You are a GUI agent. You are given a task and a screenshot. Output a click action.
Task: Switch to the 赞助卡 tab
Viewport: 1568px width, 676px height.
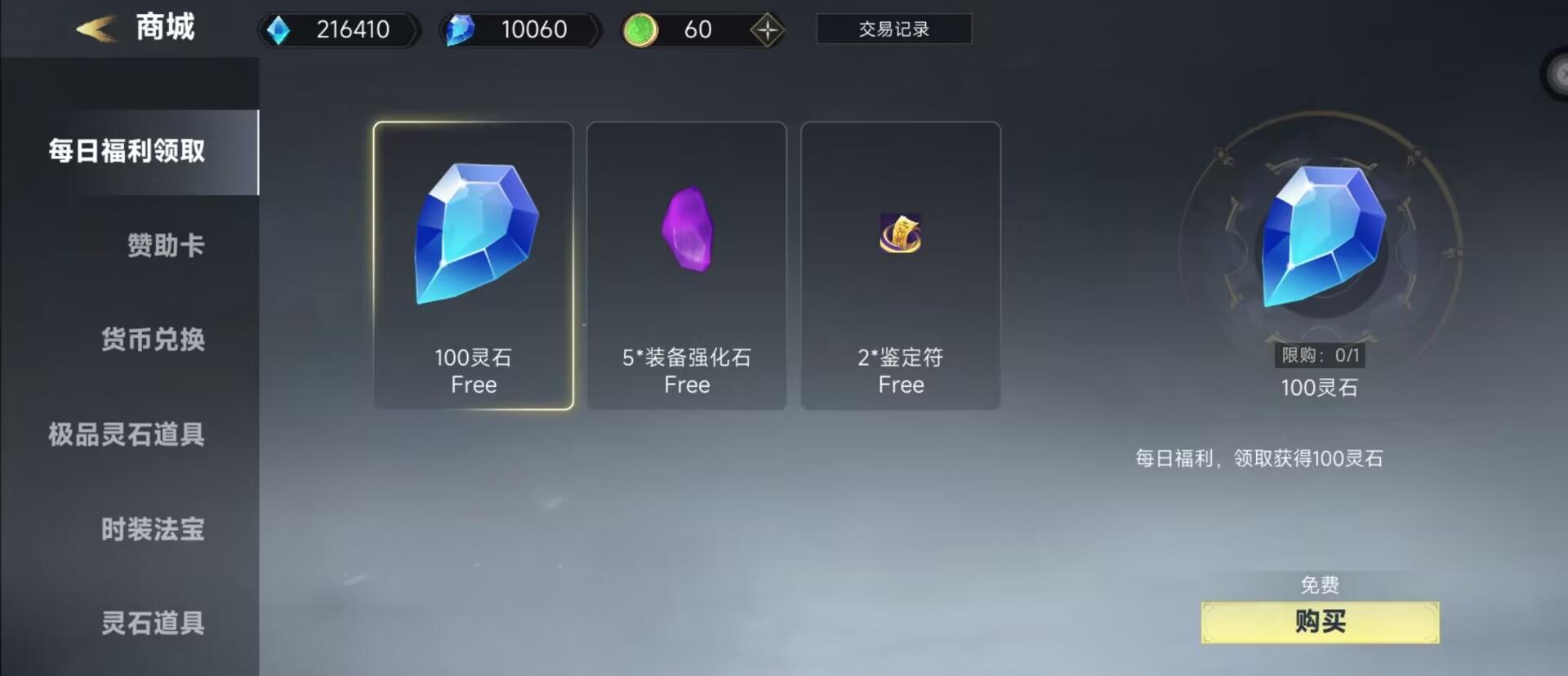pyautogui.click(x=167, y=245)
